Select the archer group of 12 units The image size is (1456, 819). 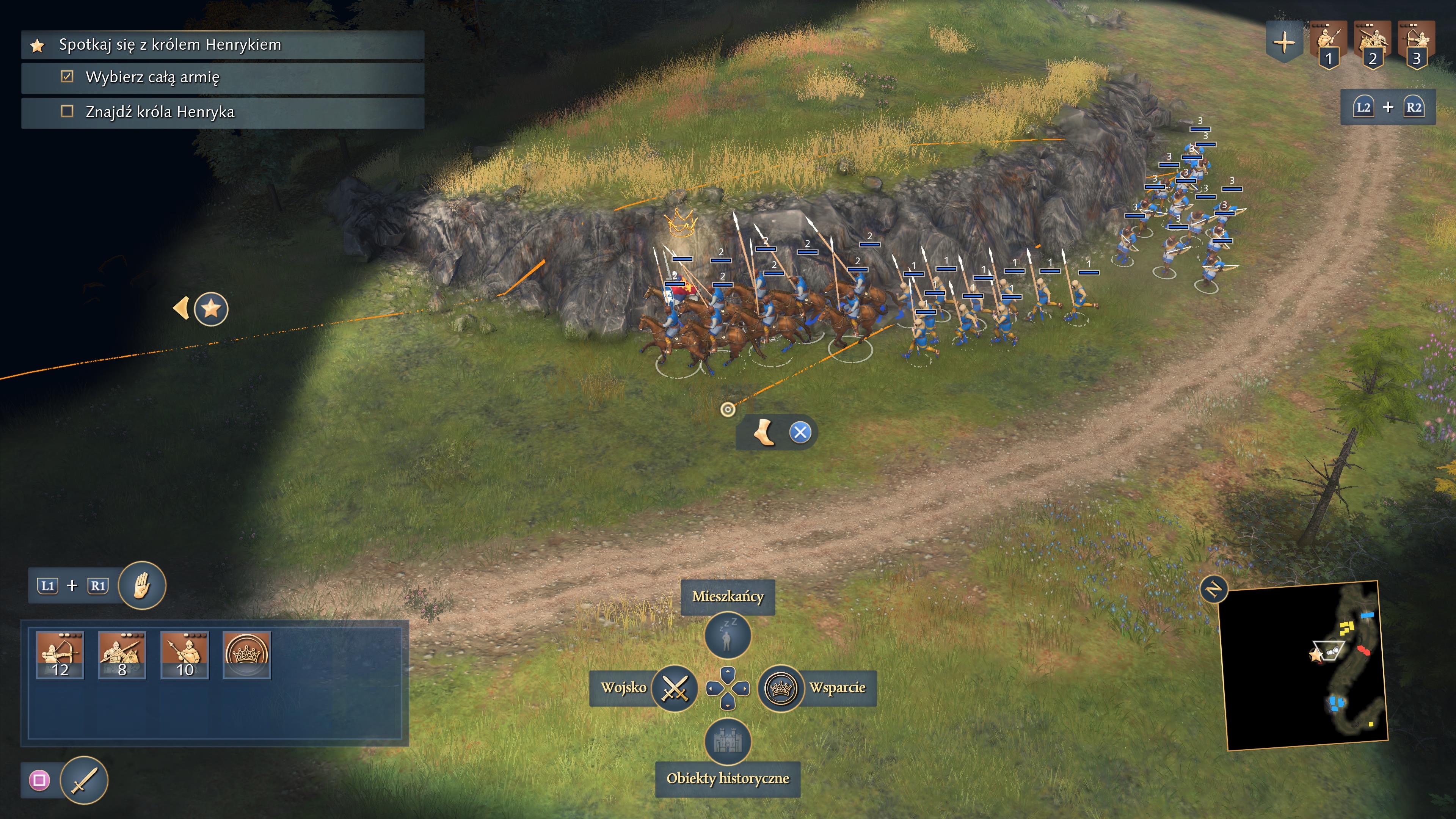point(60,654)
